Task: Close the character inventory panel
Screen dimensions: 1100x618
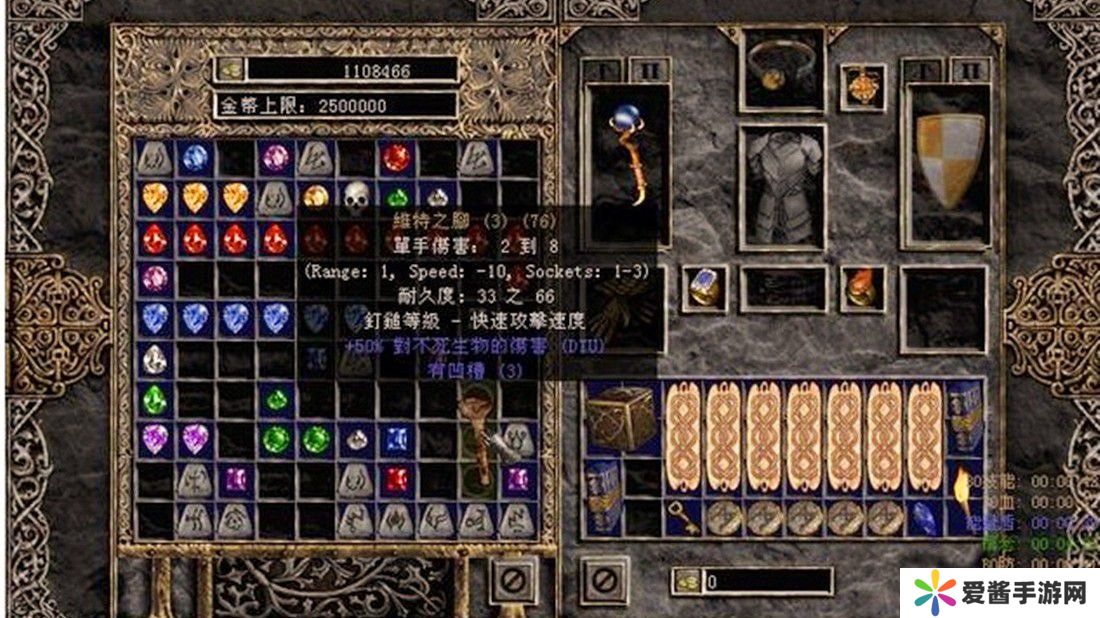Action: (605, 579)
